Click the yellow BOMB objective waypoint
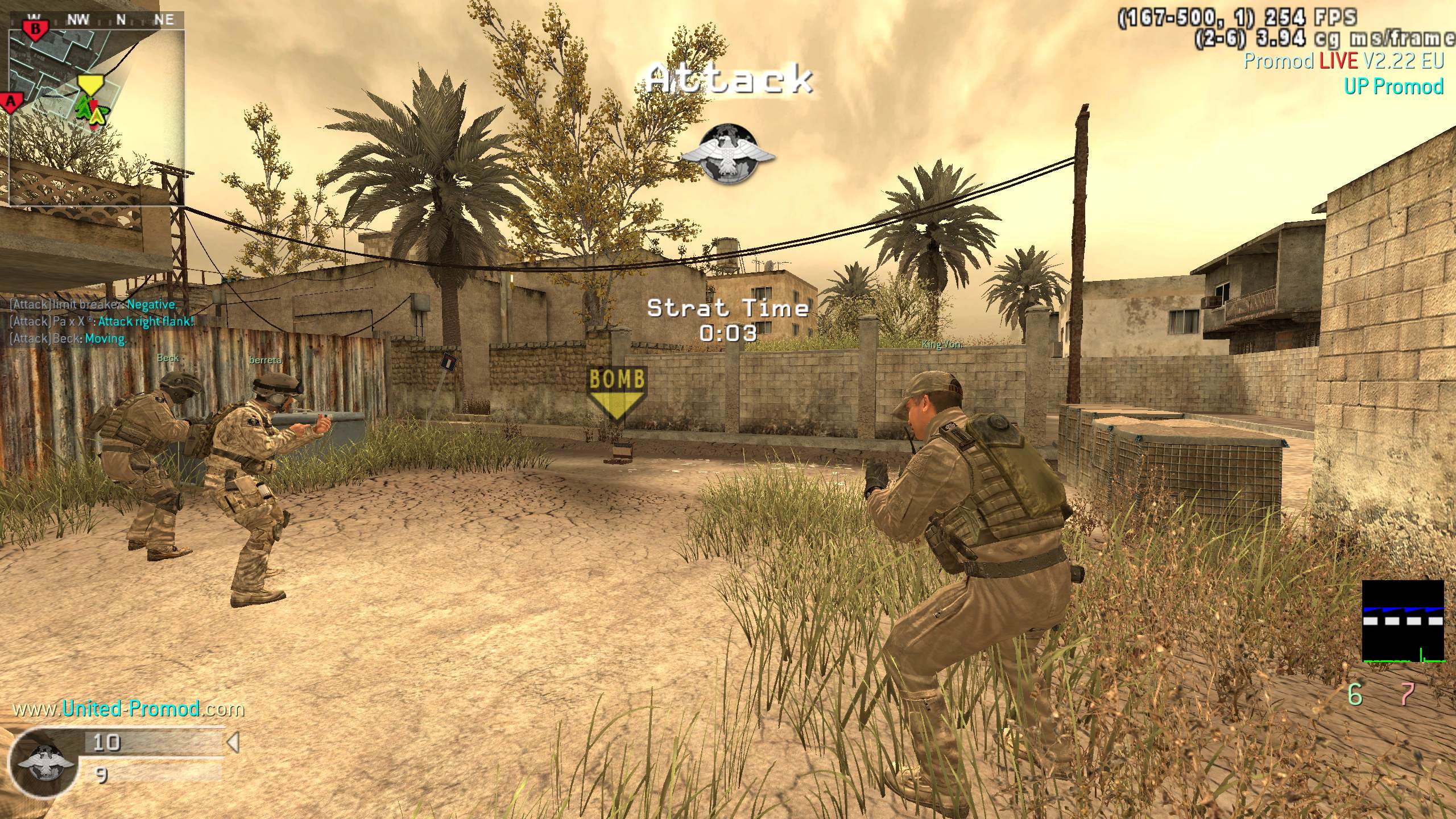 coord(617,393)
